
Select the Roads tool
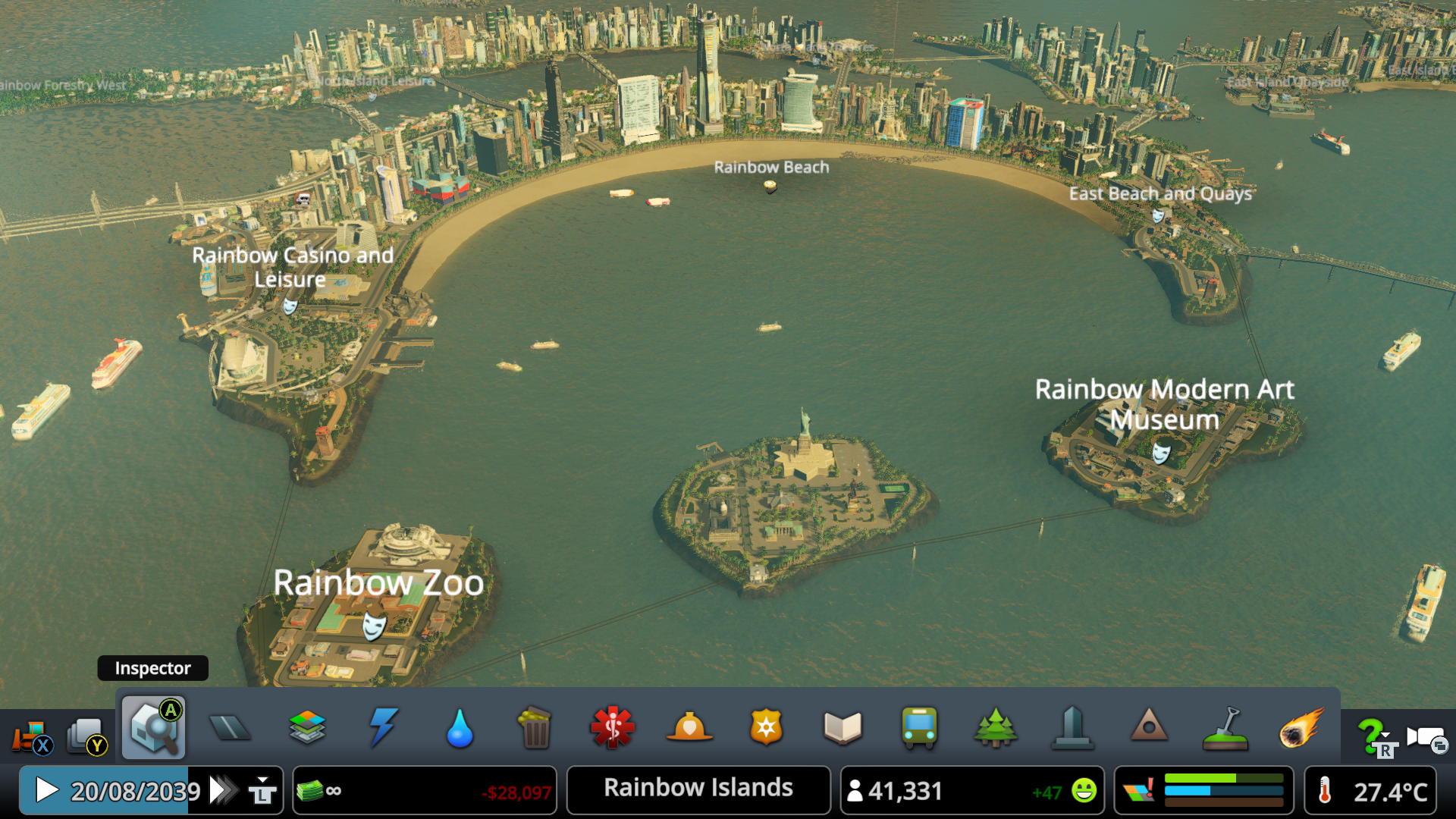[230, 726]
